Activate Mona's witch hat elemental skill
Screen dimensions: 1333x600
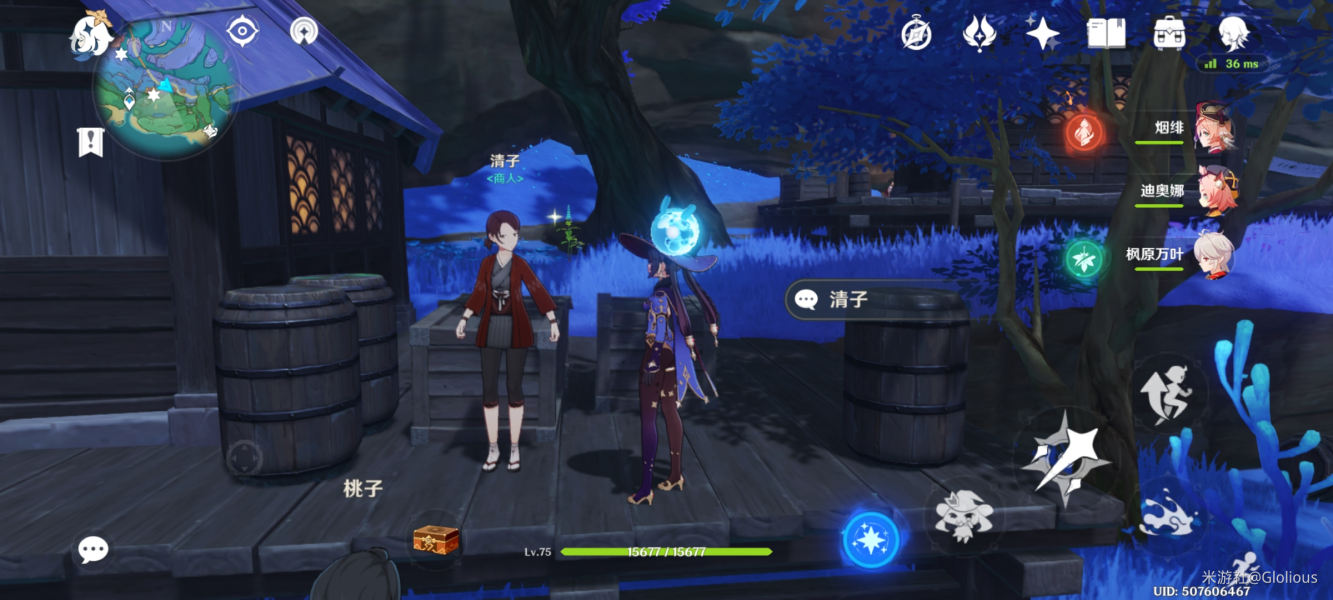point(963,515)
